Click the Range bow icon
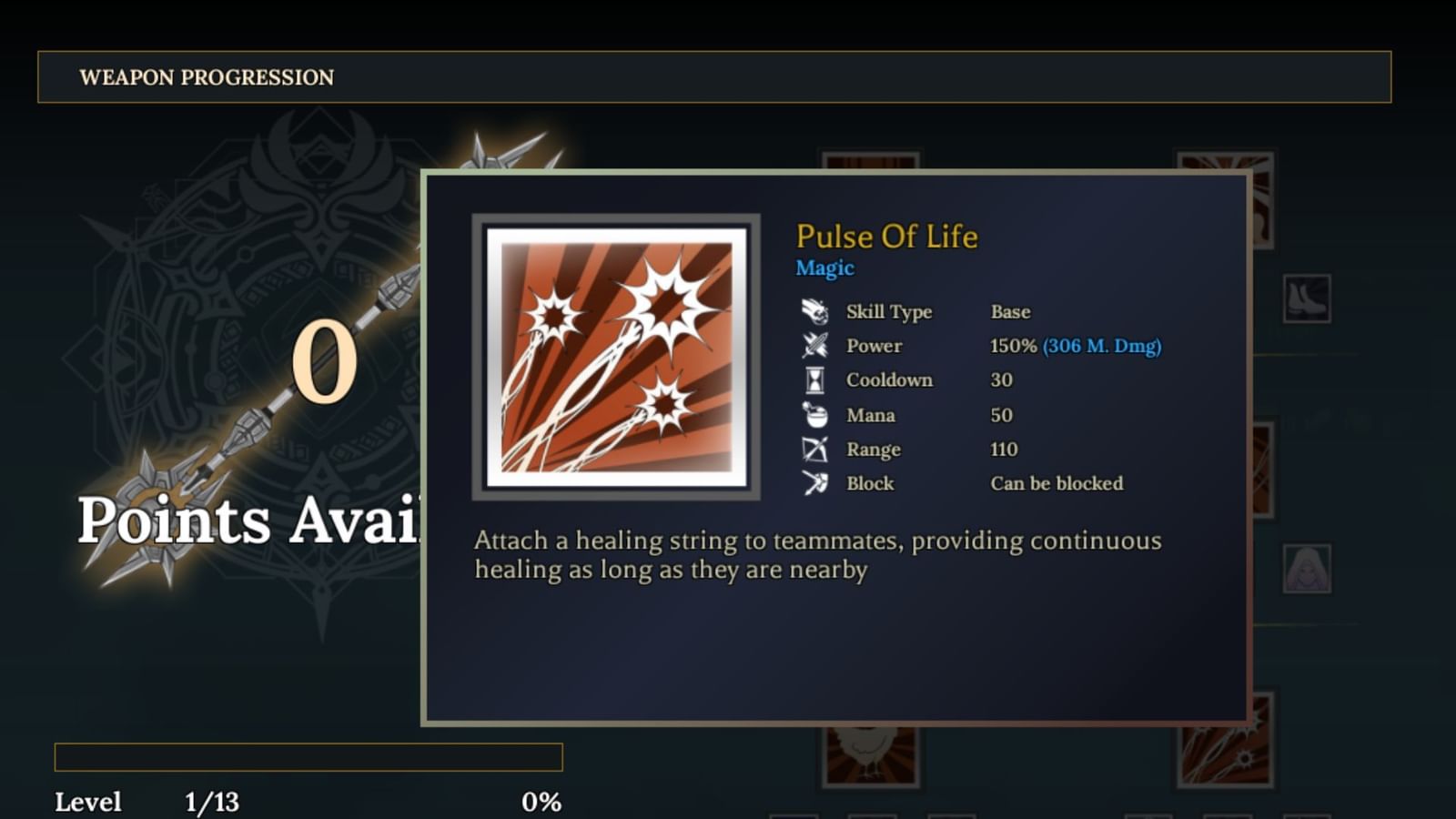 [x=816, y=449]
